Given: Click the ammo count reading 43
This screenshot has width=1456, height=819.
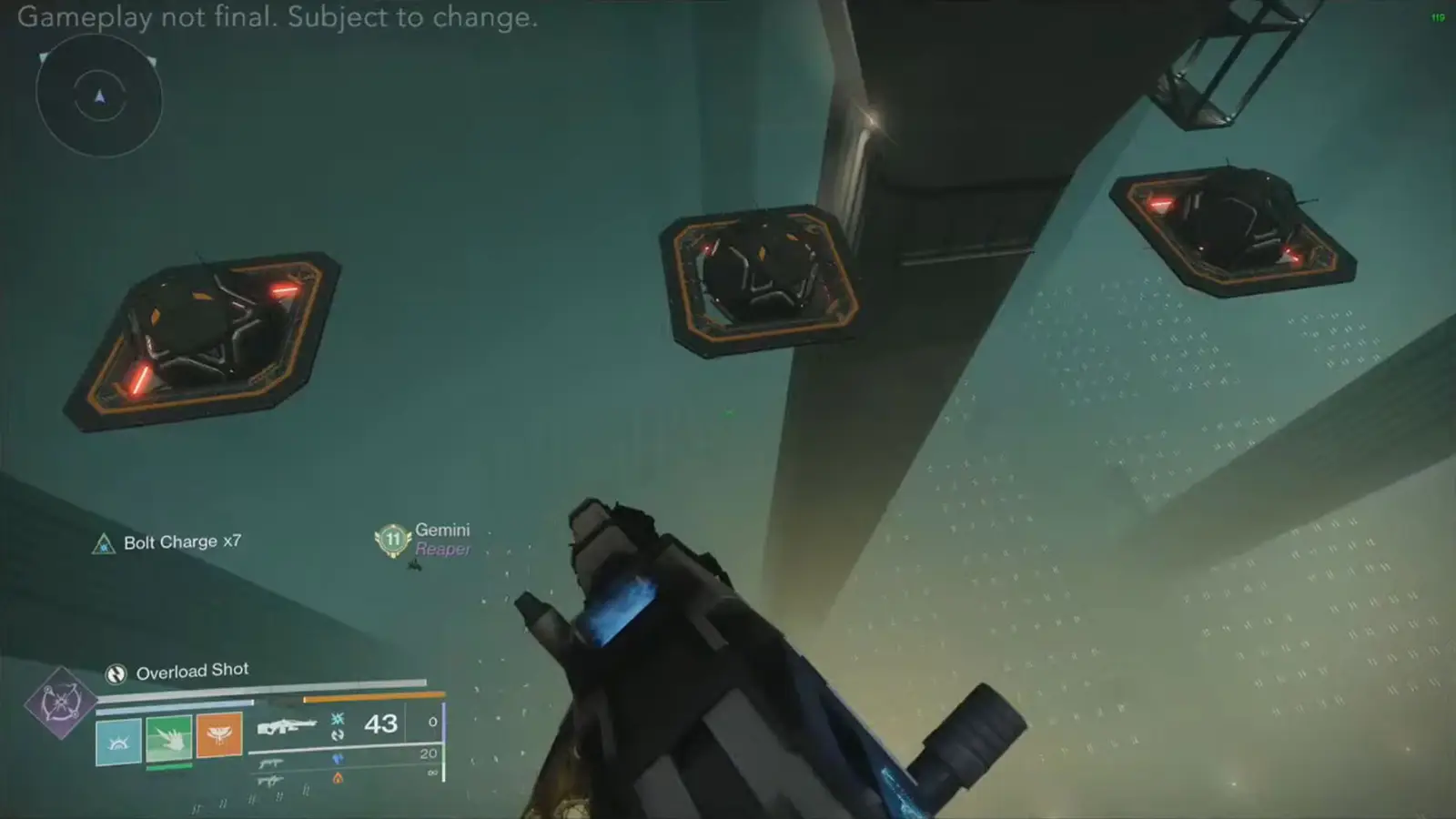Looking at the screenshot, I should [379, 724].
